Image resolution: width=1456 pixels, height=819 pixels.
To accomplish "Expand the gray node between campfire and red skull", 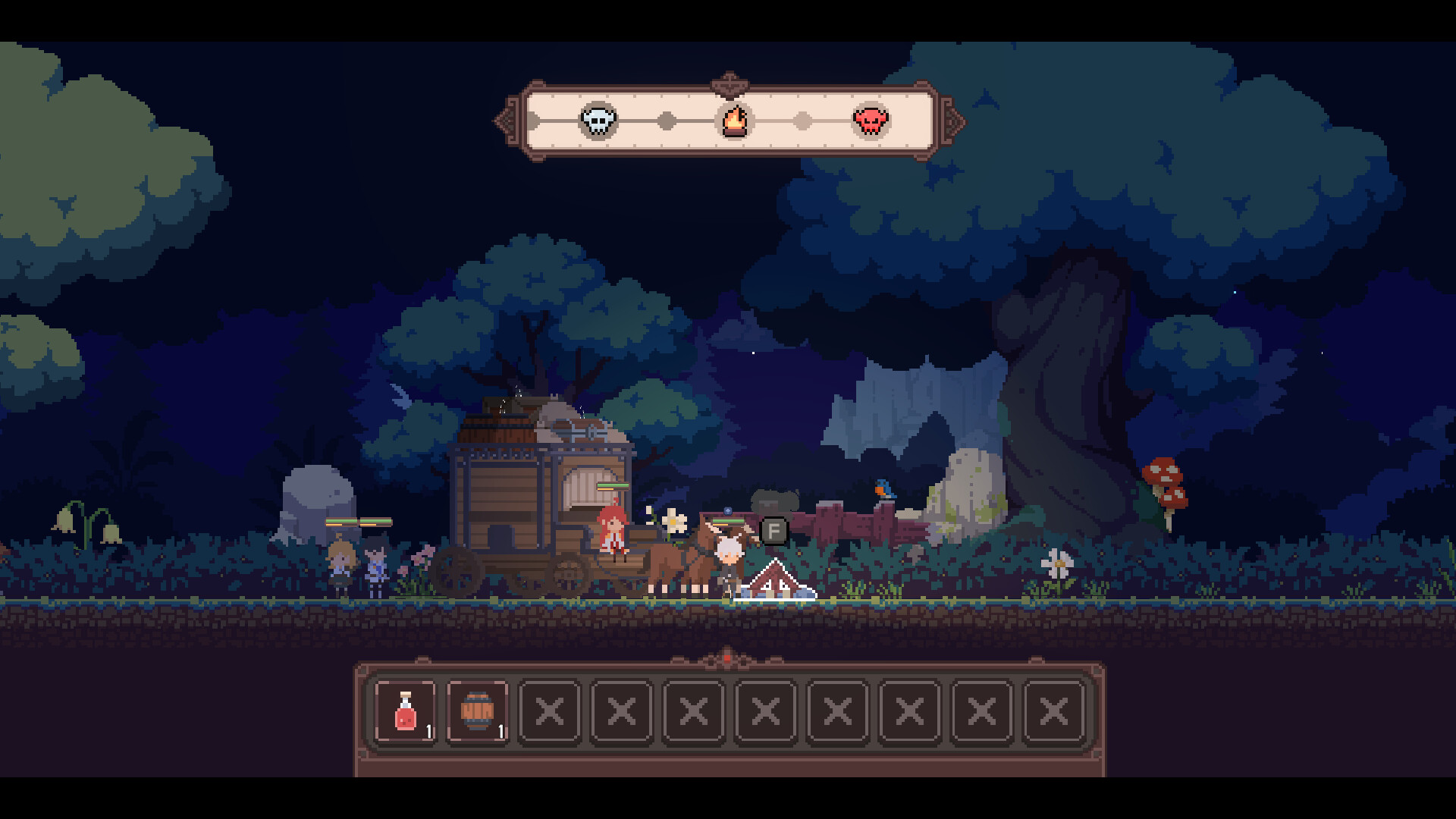I will (802, 120).
